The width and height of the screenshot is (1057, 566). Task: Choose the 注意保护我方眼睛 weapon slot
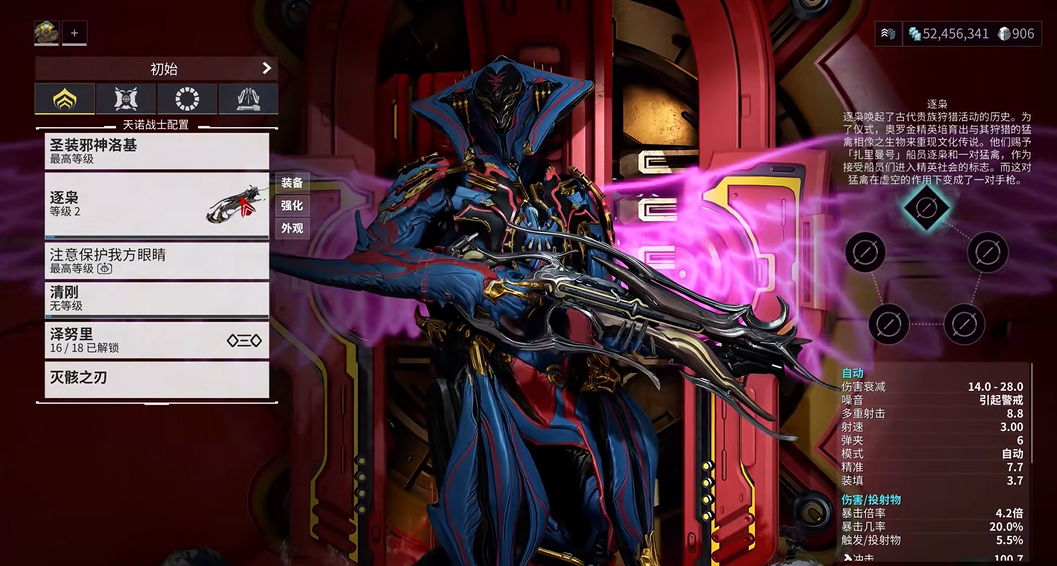pos(156,261)
